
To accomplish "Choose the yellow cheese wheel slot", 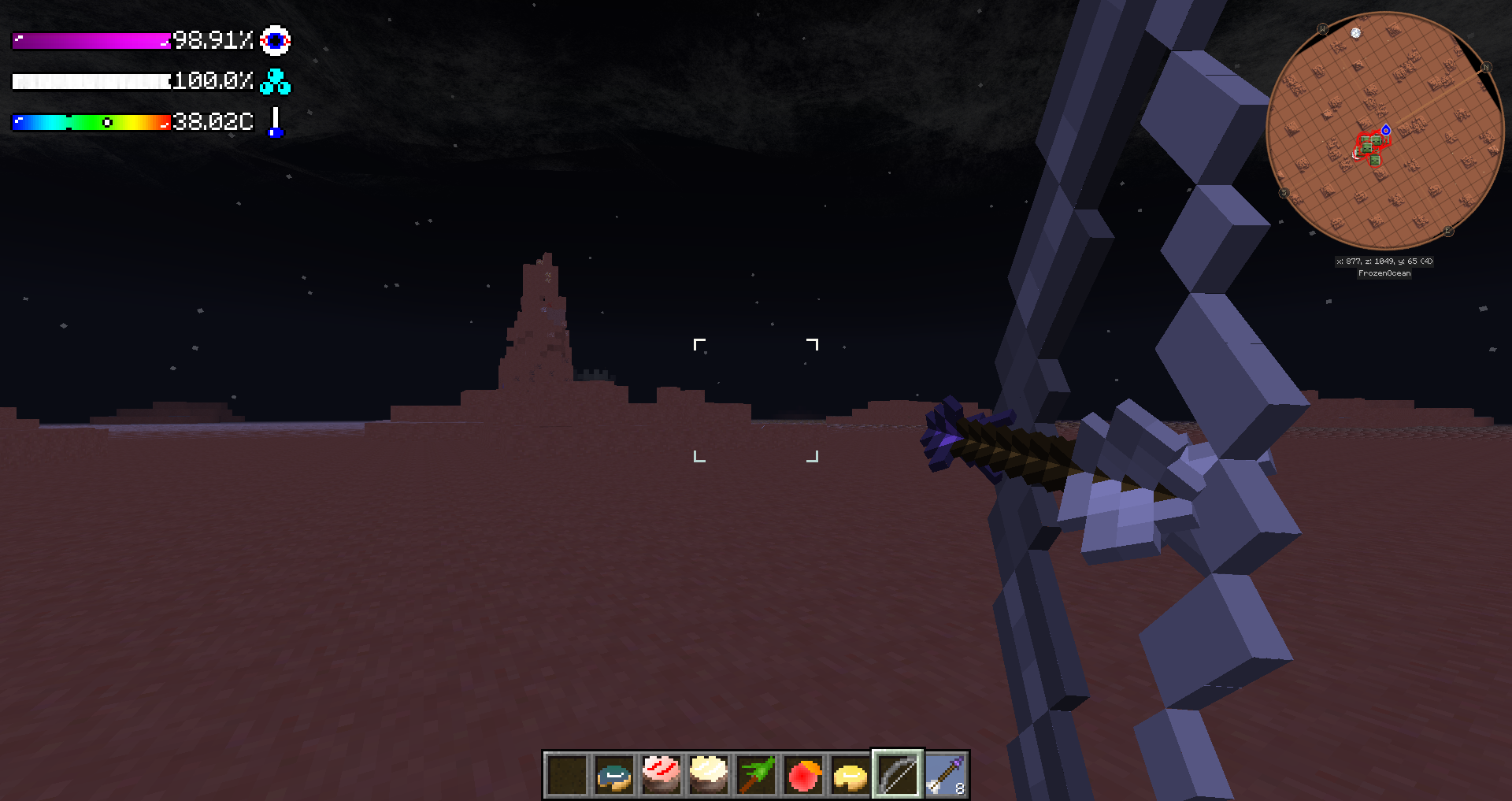I will 850,775.
